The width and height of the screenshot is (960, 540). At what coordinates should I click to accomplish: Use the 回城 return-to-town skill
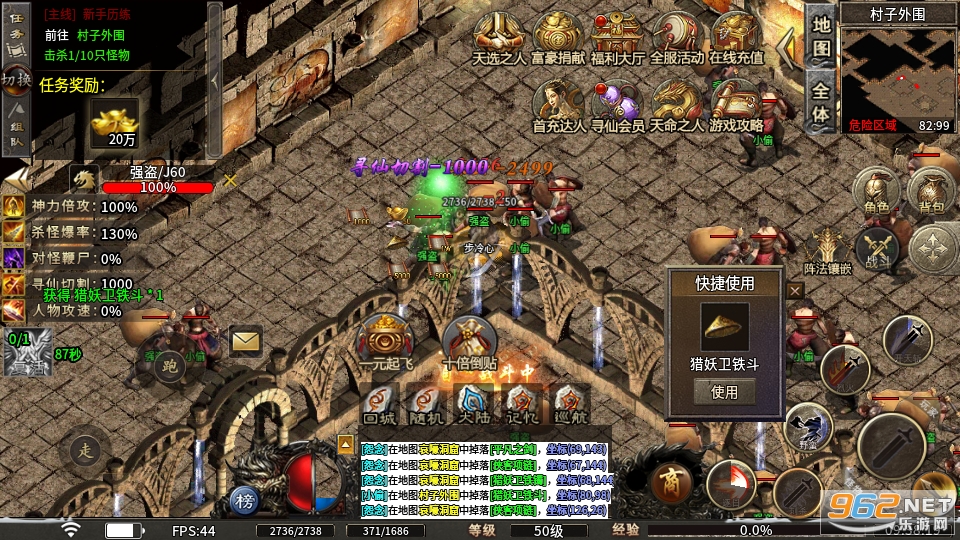[x=378, y=405]
